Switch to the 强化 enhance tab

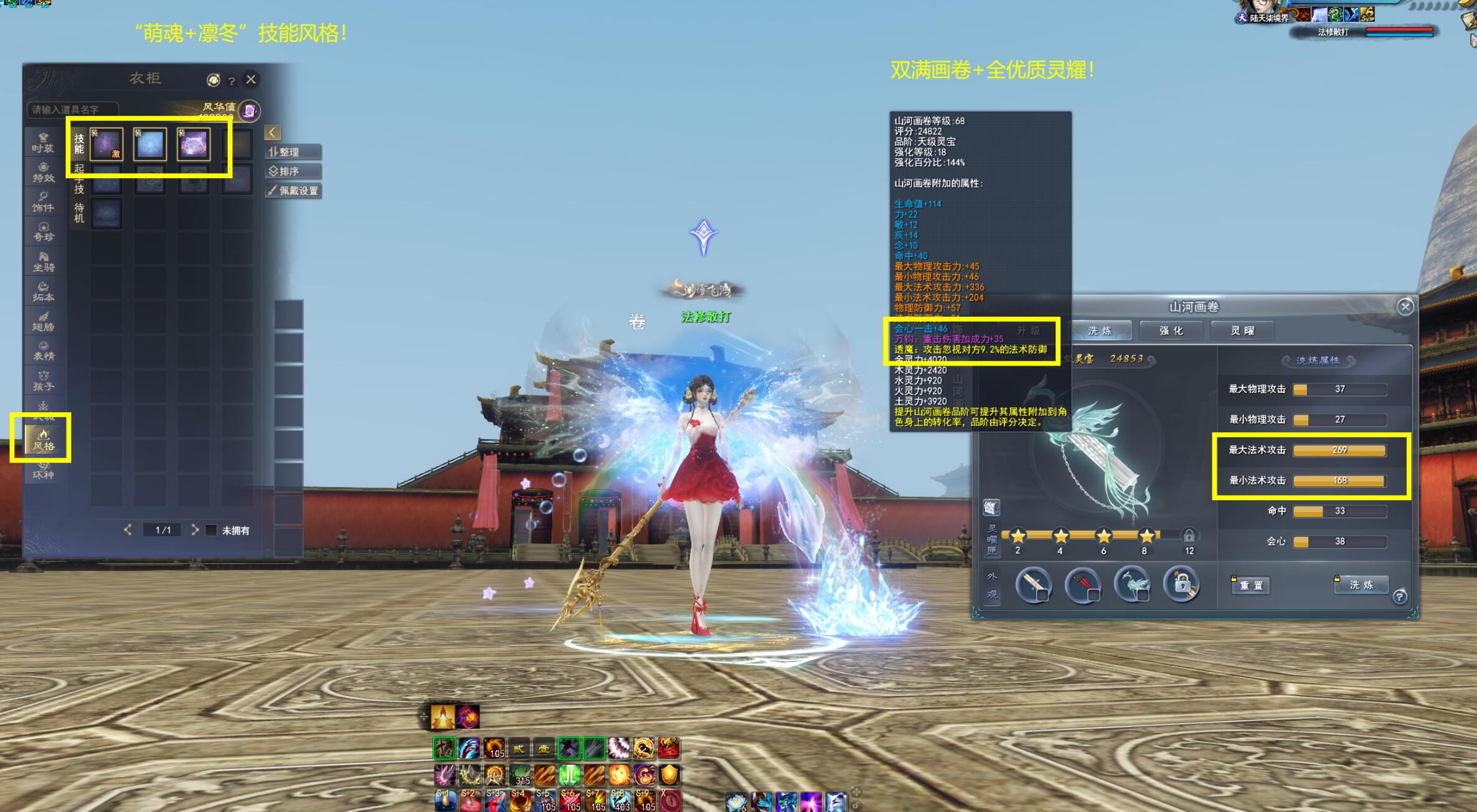(x=1171, y=331)
